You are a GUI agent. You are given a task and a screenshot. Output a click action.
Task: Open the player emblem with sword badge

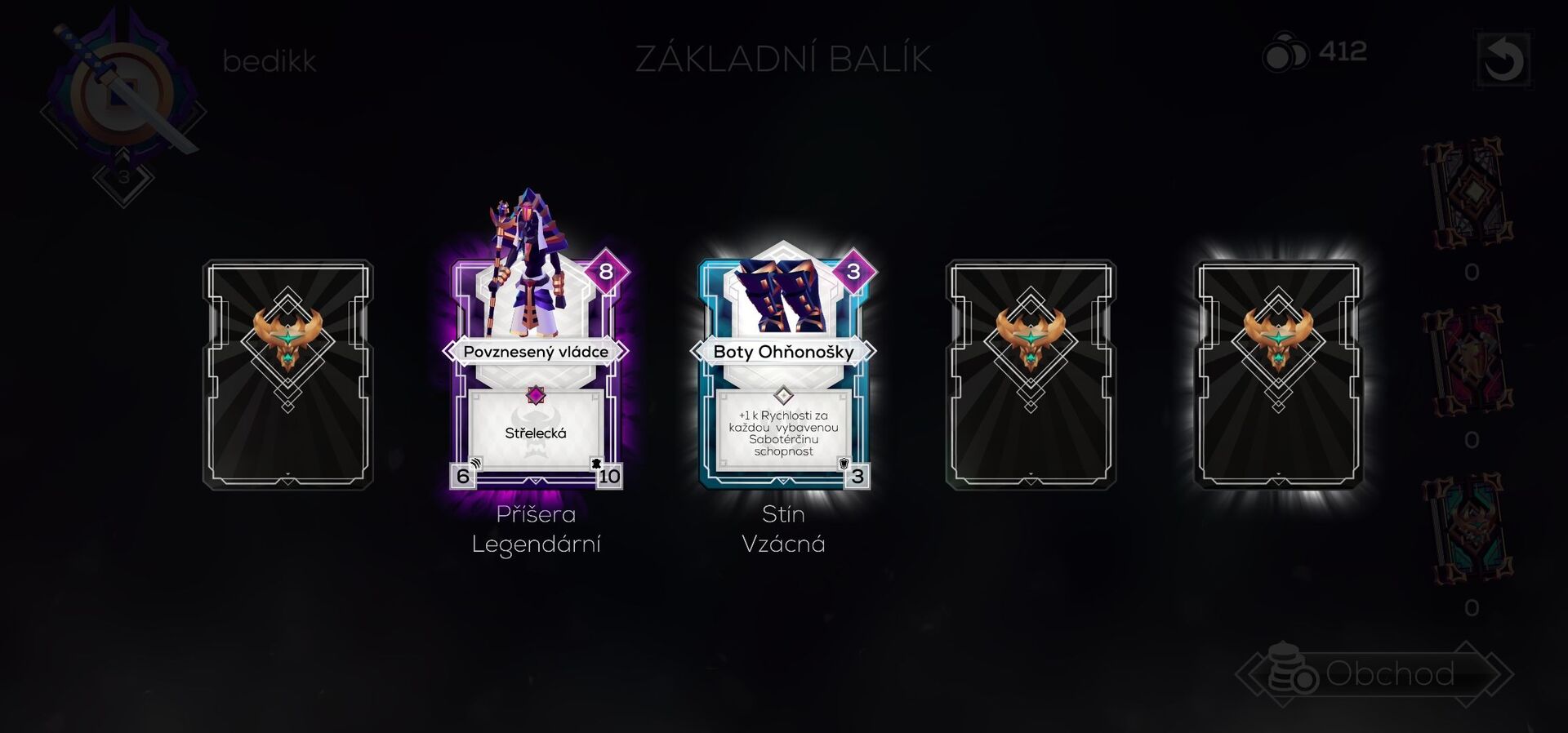pos(122,90)
